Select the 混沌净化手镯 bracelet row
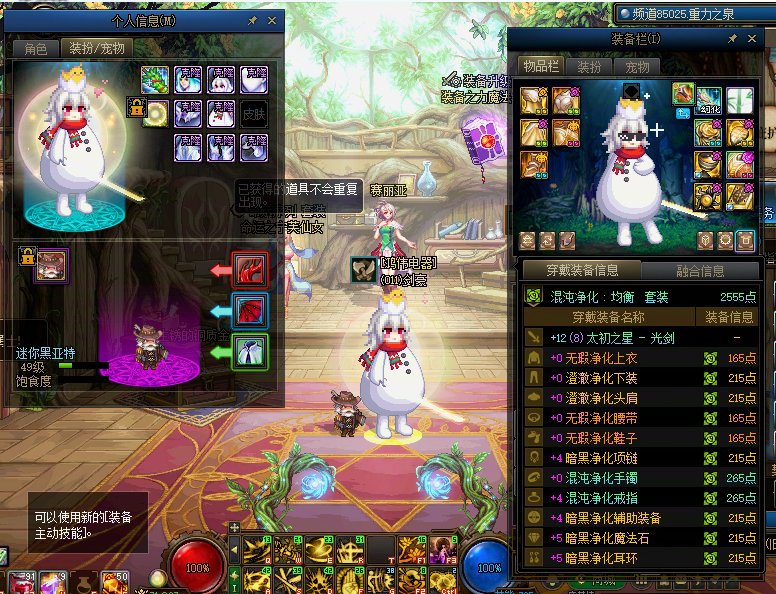The height and width of the screenshot is (594, 776). (x=620, y=478)
